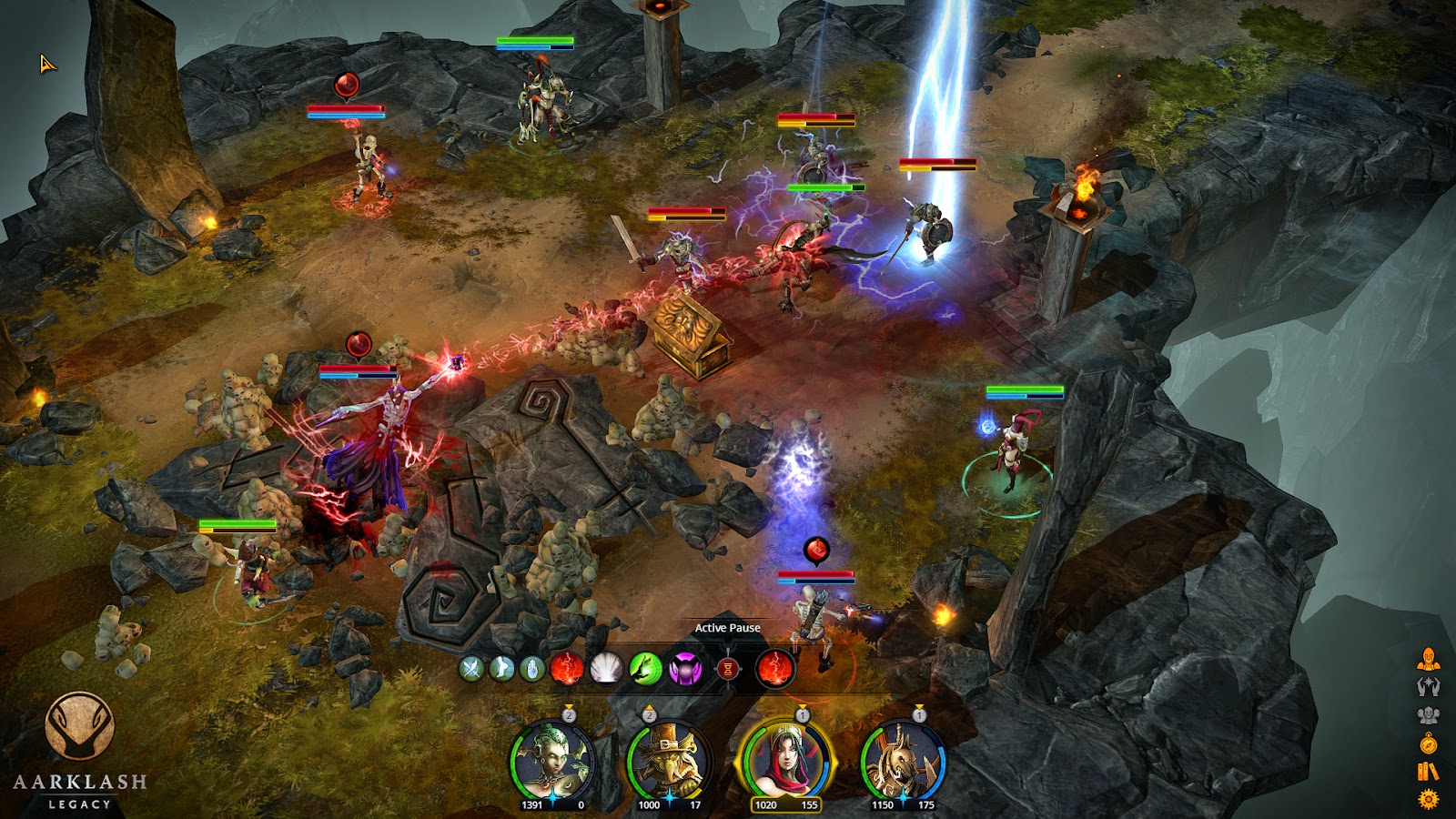
Task: Open the books journal icon
Action: pyautogui.click(x=1428, y=772)
